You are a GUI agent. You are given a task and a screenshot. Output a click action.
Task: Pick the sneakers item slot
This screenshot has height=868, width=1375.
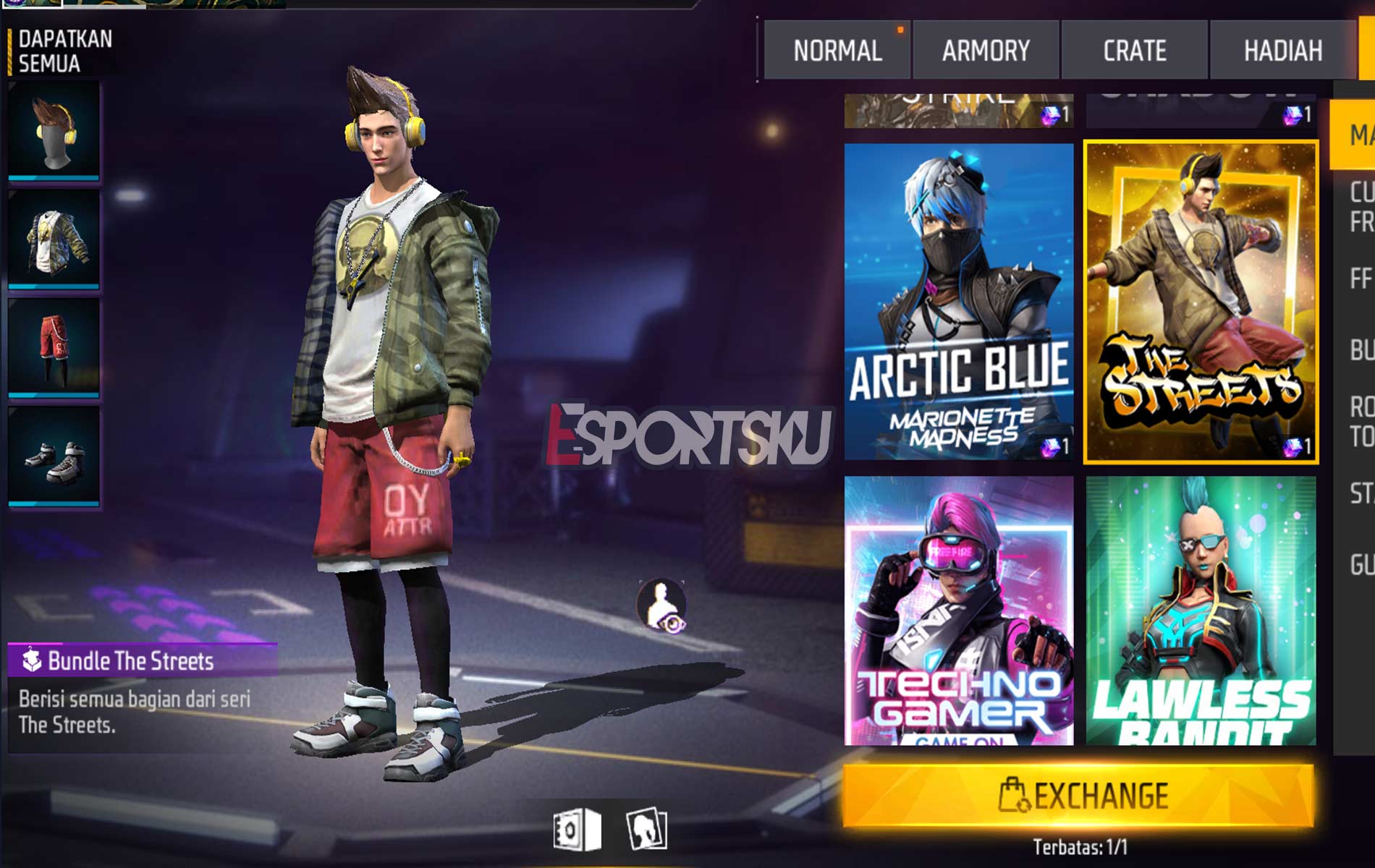point(54,456)
